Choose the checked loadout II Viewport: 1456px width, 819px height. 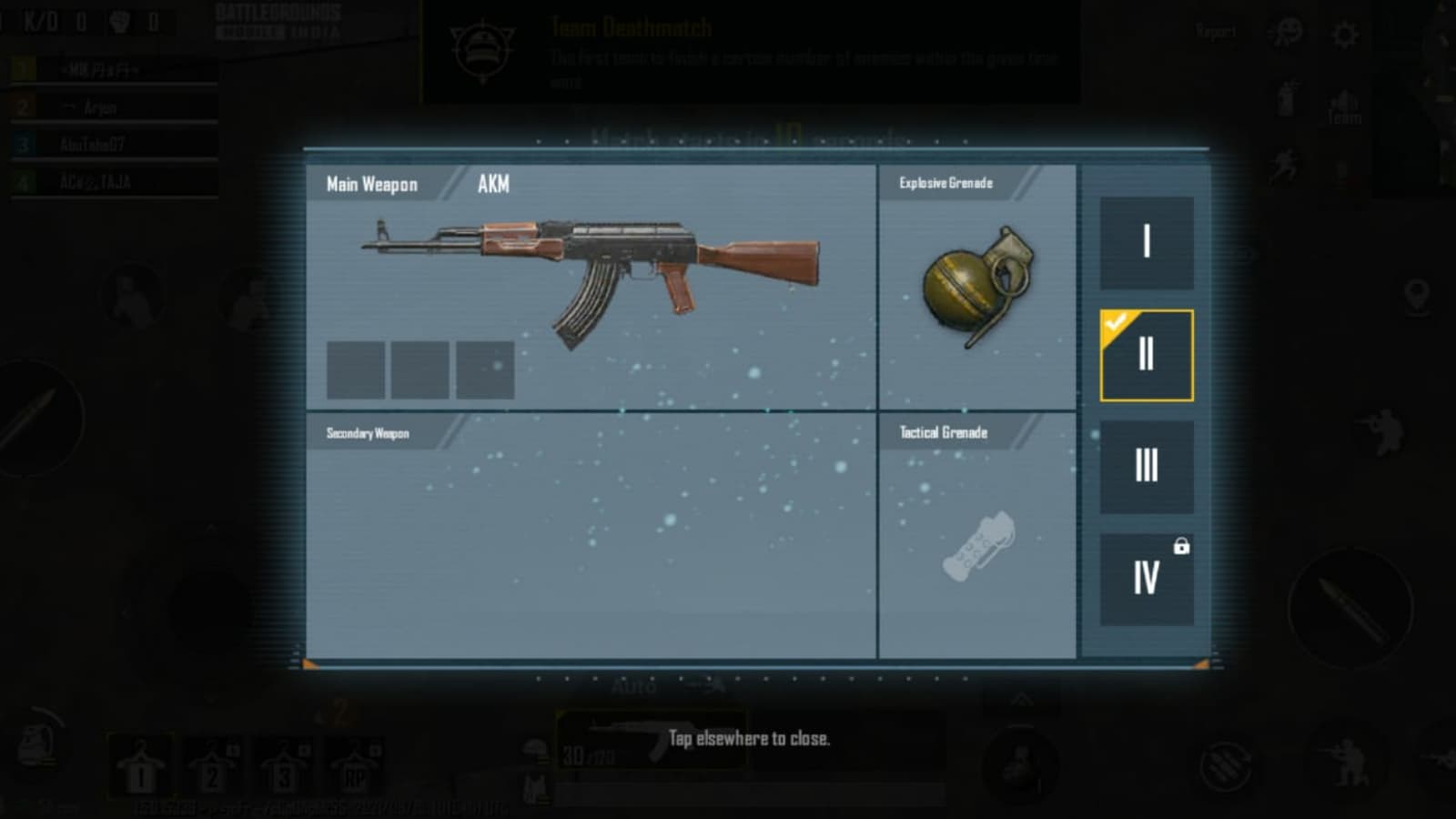pyautogui.click(x=1146, y=355)
